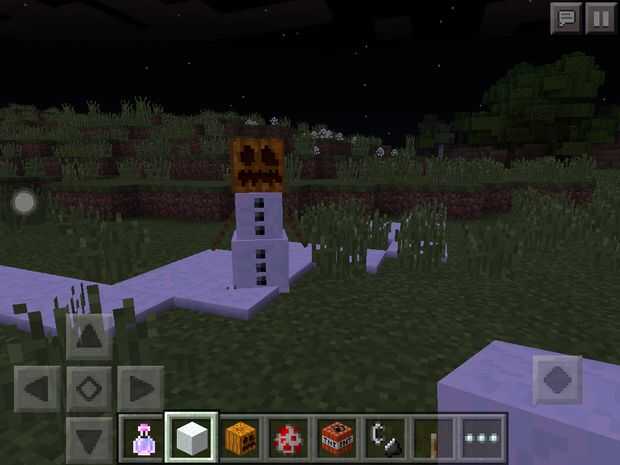Select the pink potion hotbar slot
620x465 pixels.
tap(141, 438)
